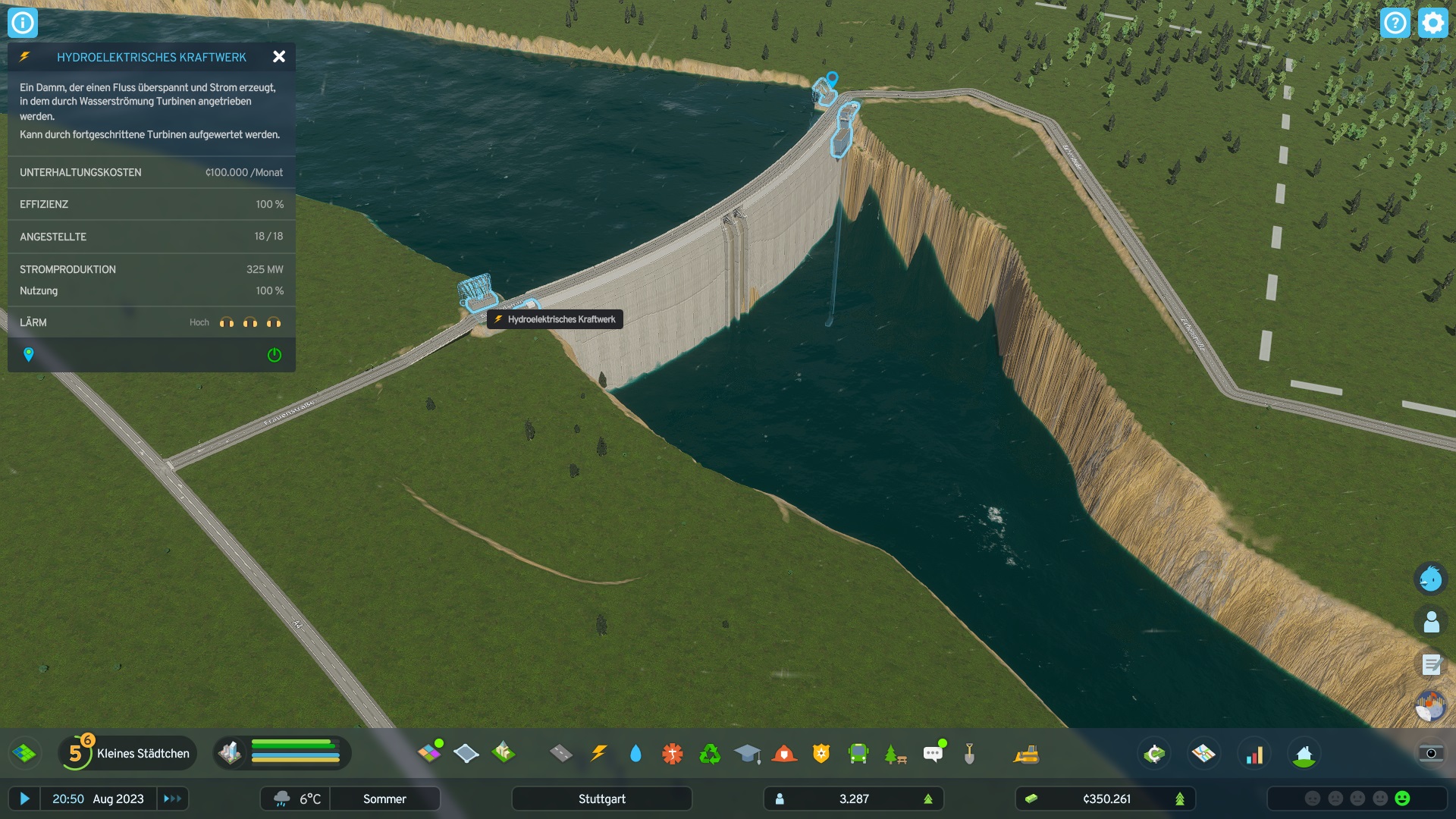Activate photo mode with the camera icon
The width and height of the screenshot is (1456, 819).
1431,755
